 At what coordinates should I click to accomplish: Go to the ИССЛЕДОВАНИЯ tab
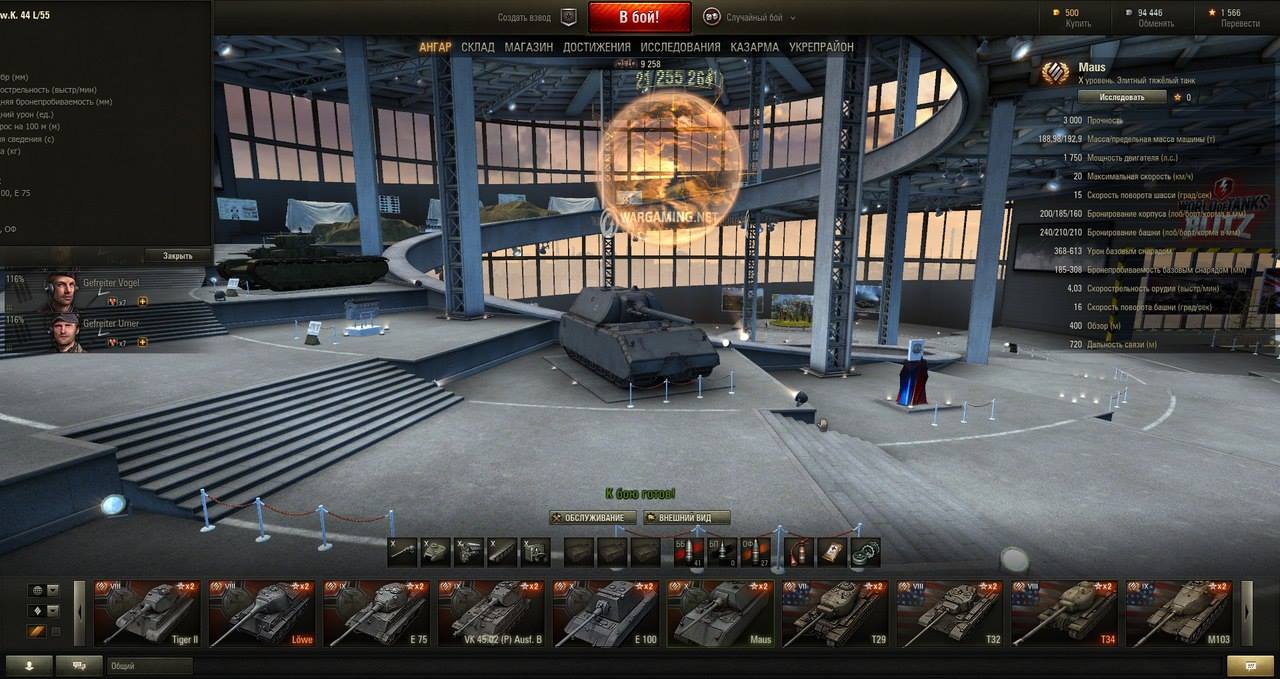point(680,47)
